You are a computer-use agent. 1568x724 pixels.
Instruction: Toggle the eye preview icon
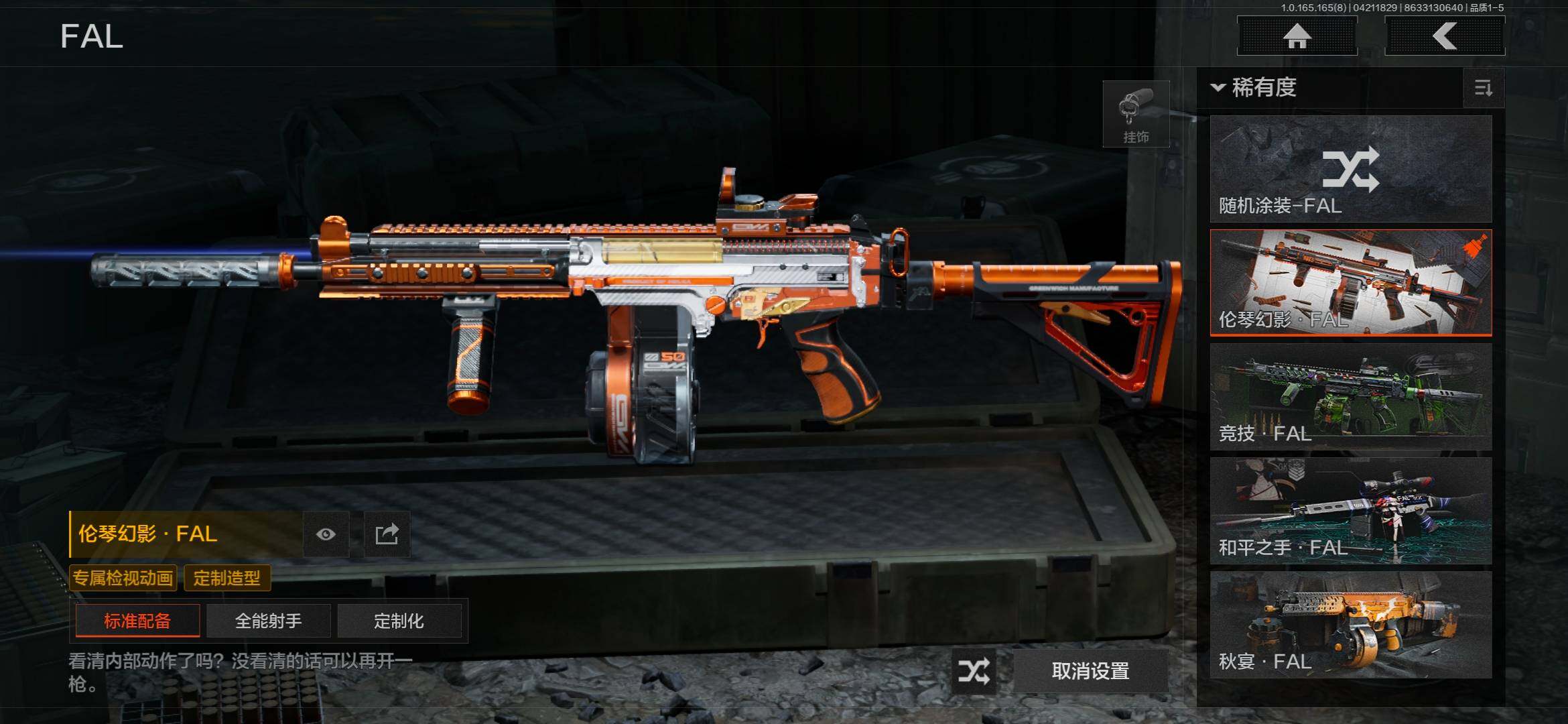tap(326, 534)
